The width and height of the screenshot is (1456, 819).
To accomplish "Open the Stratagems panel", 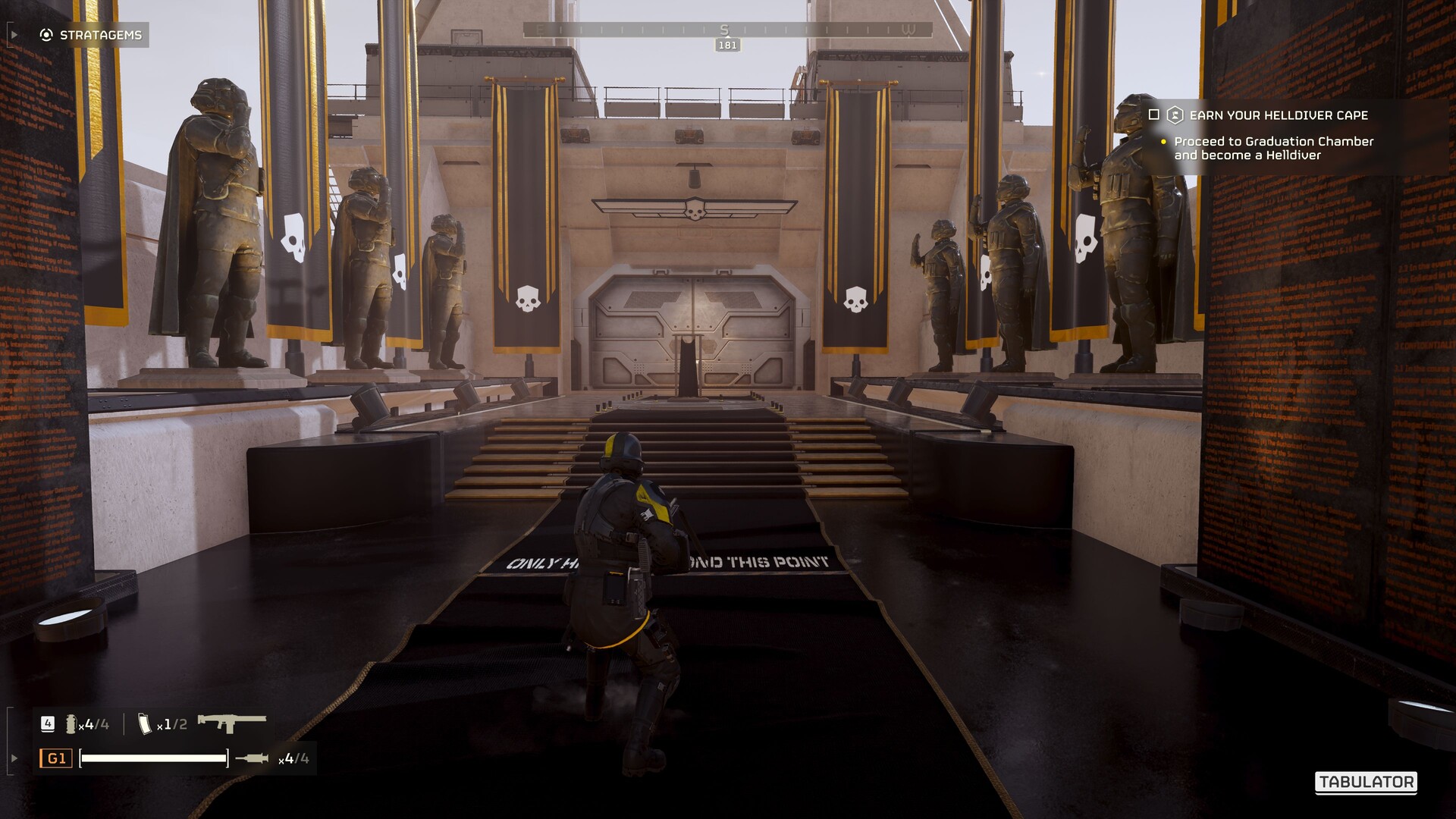I will coord(91,35).
